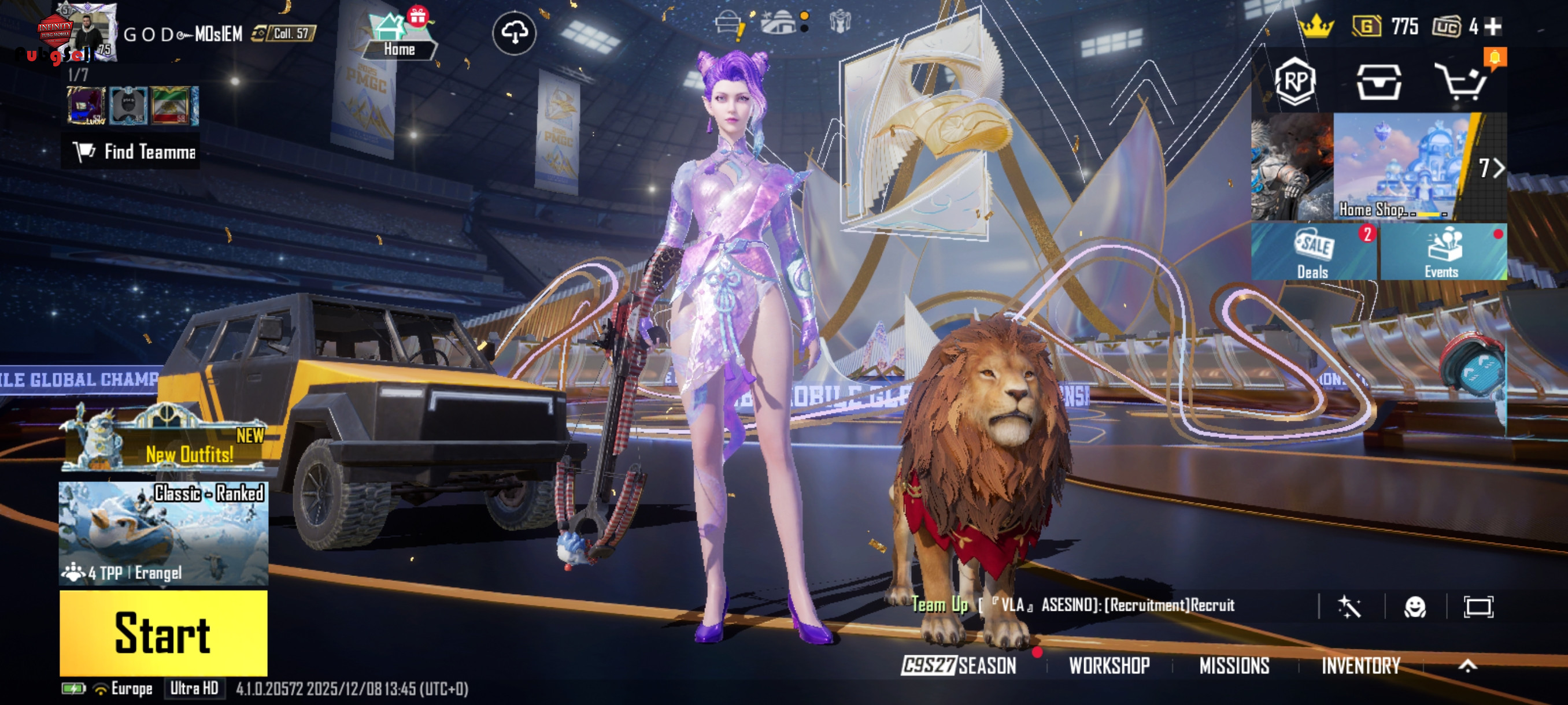Open the Deals sale panel

click(x=1313, y=252)
